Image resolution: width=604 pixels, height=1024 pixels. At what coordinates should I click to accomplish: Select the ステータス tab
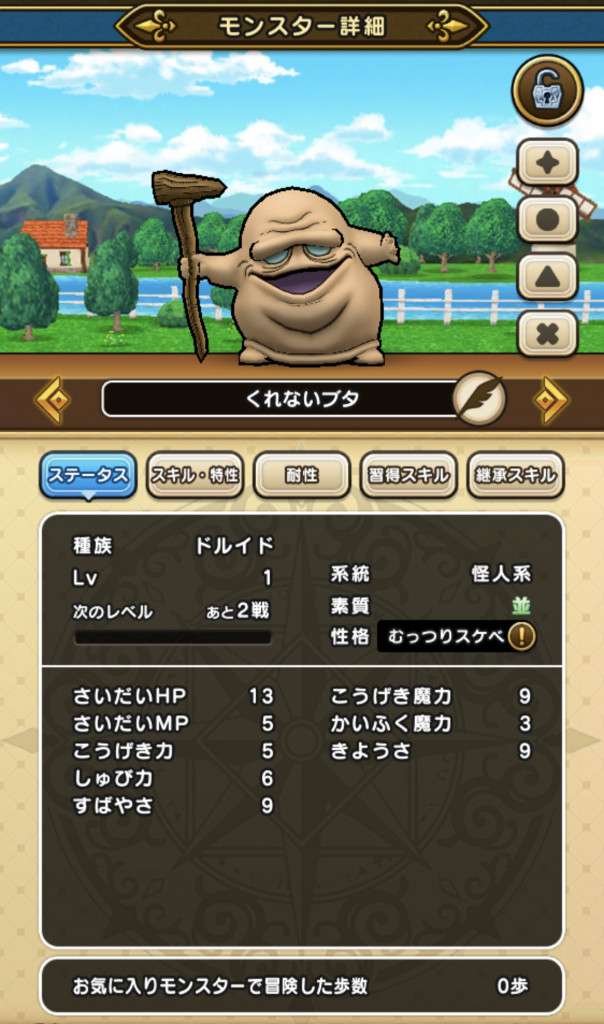88,475
